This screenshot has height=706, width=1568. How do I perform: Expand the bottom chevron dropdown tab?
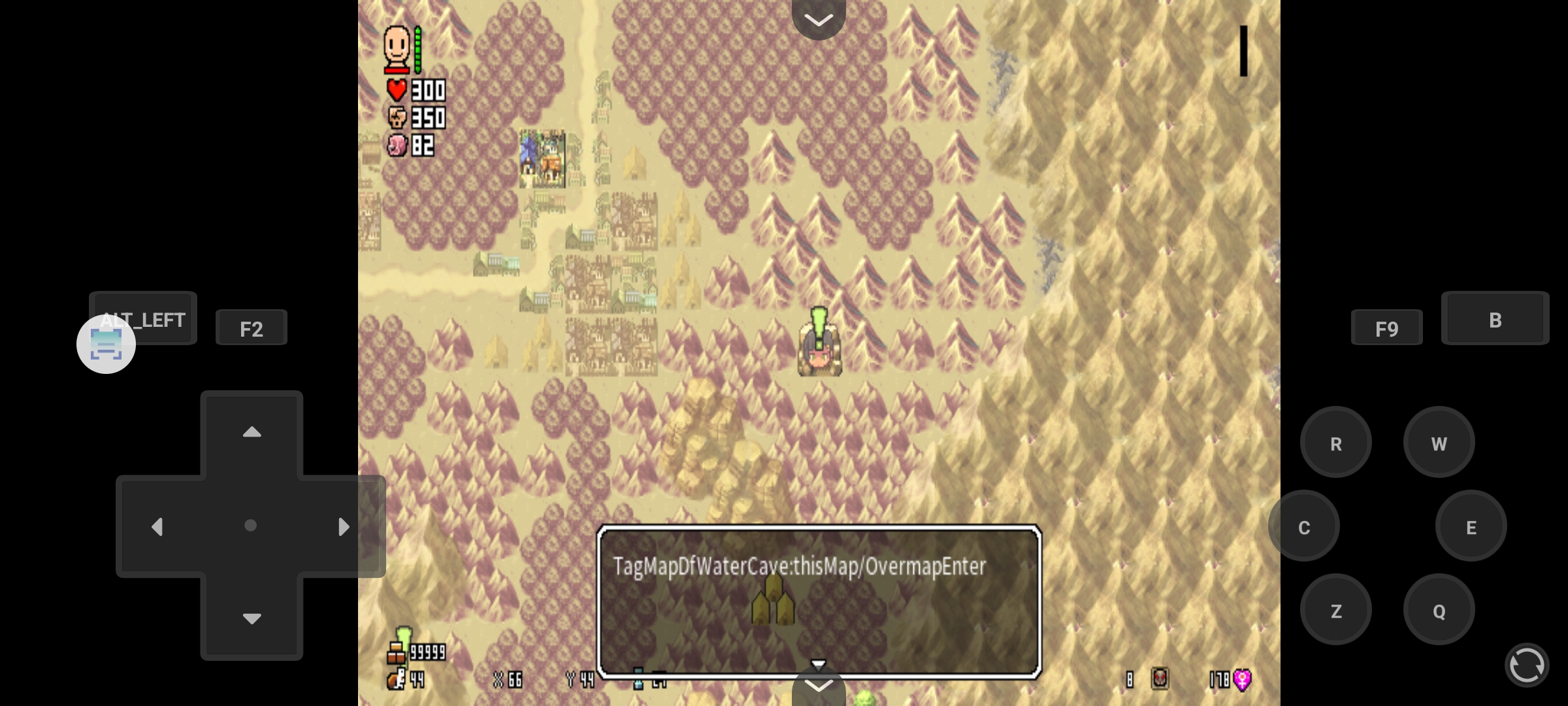point(819,686)
